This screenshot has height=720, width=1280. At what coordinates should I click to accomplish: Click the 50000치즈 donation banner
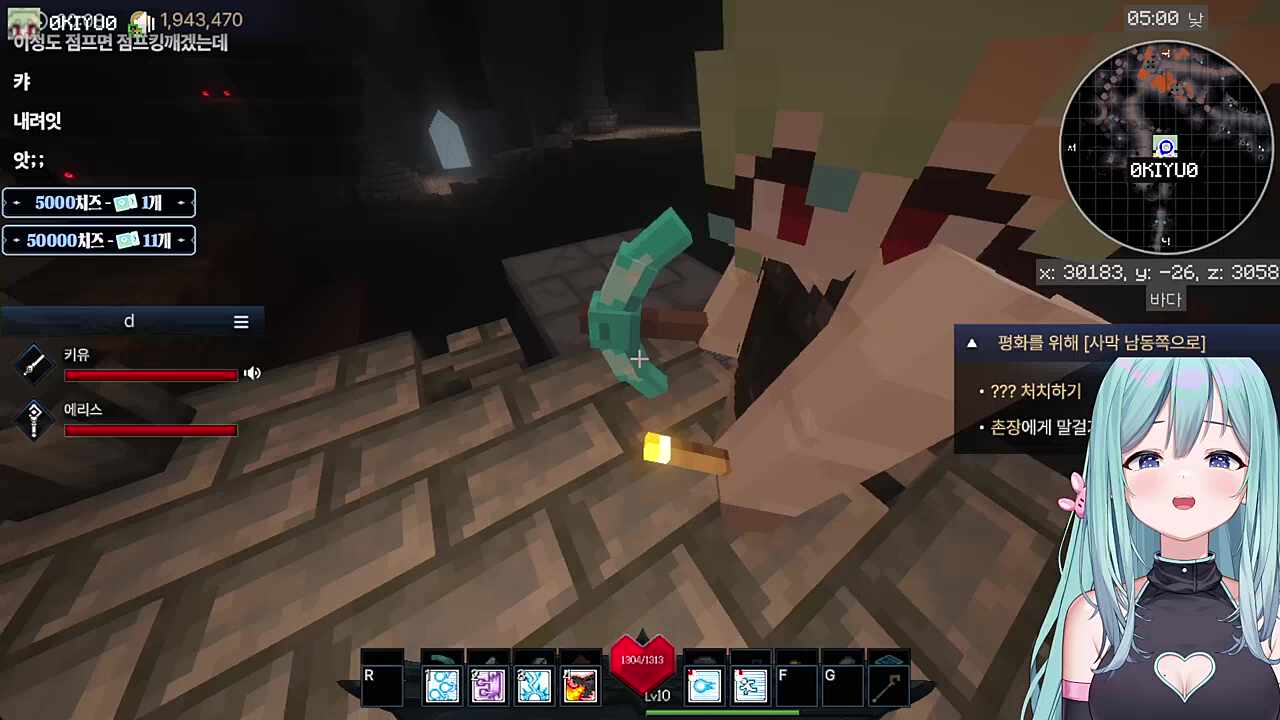click(x=98, y=240)
